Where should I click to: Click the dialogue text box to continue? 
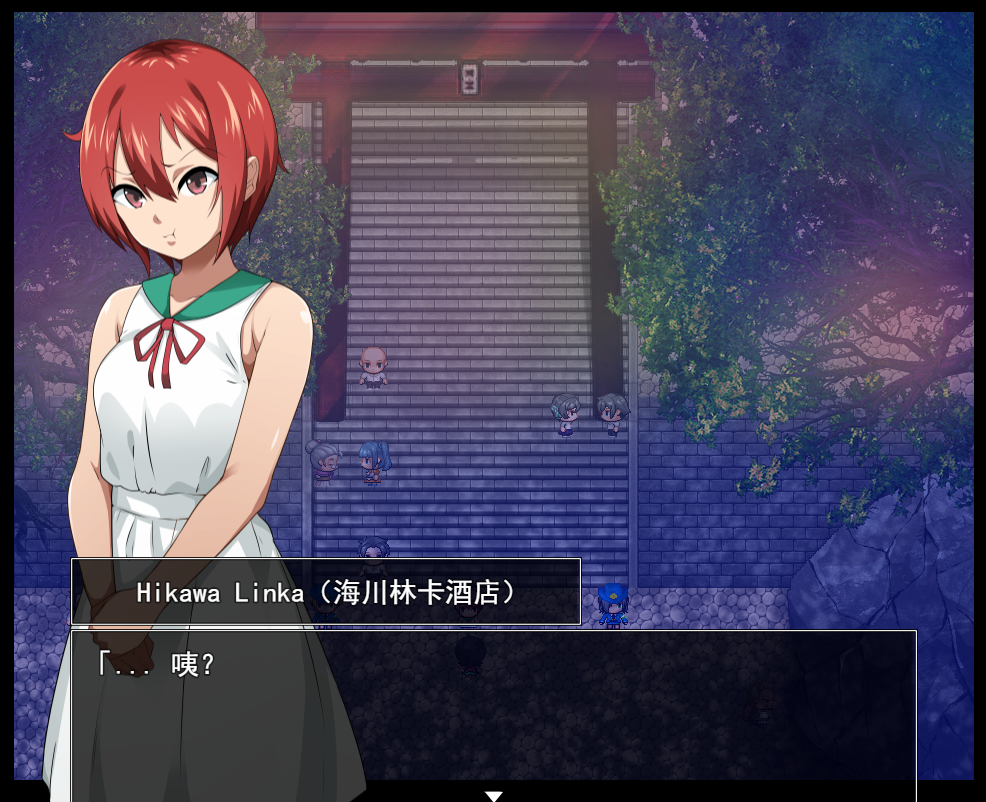pos(493,710)
